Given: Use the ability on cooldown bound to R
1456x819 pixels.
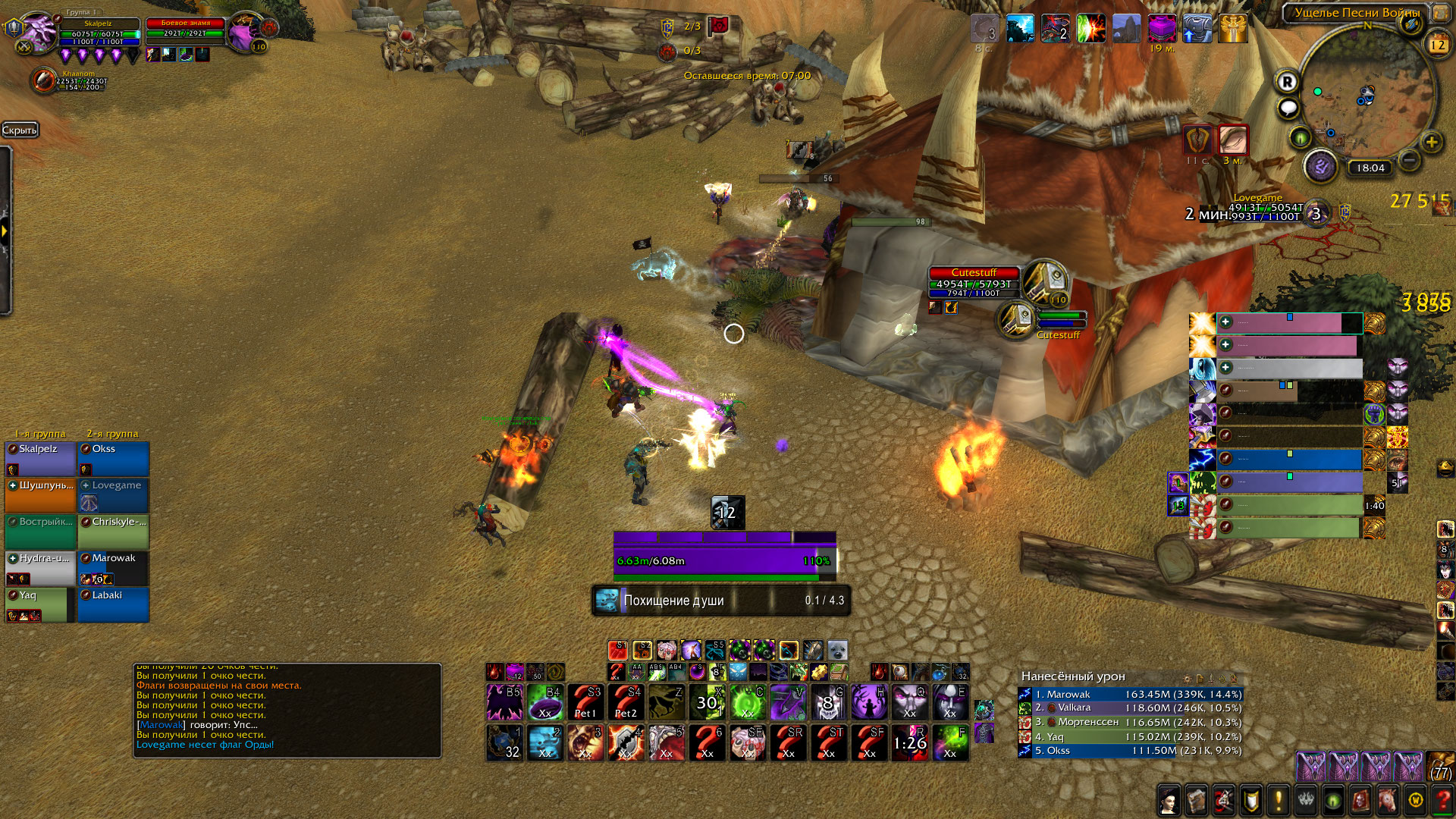Looking at the screenshot, I should click(x=910, y=742).
